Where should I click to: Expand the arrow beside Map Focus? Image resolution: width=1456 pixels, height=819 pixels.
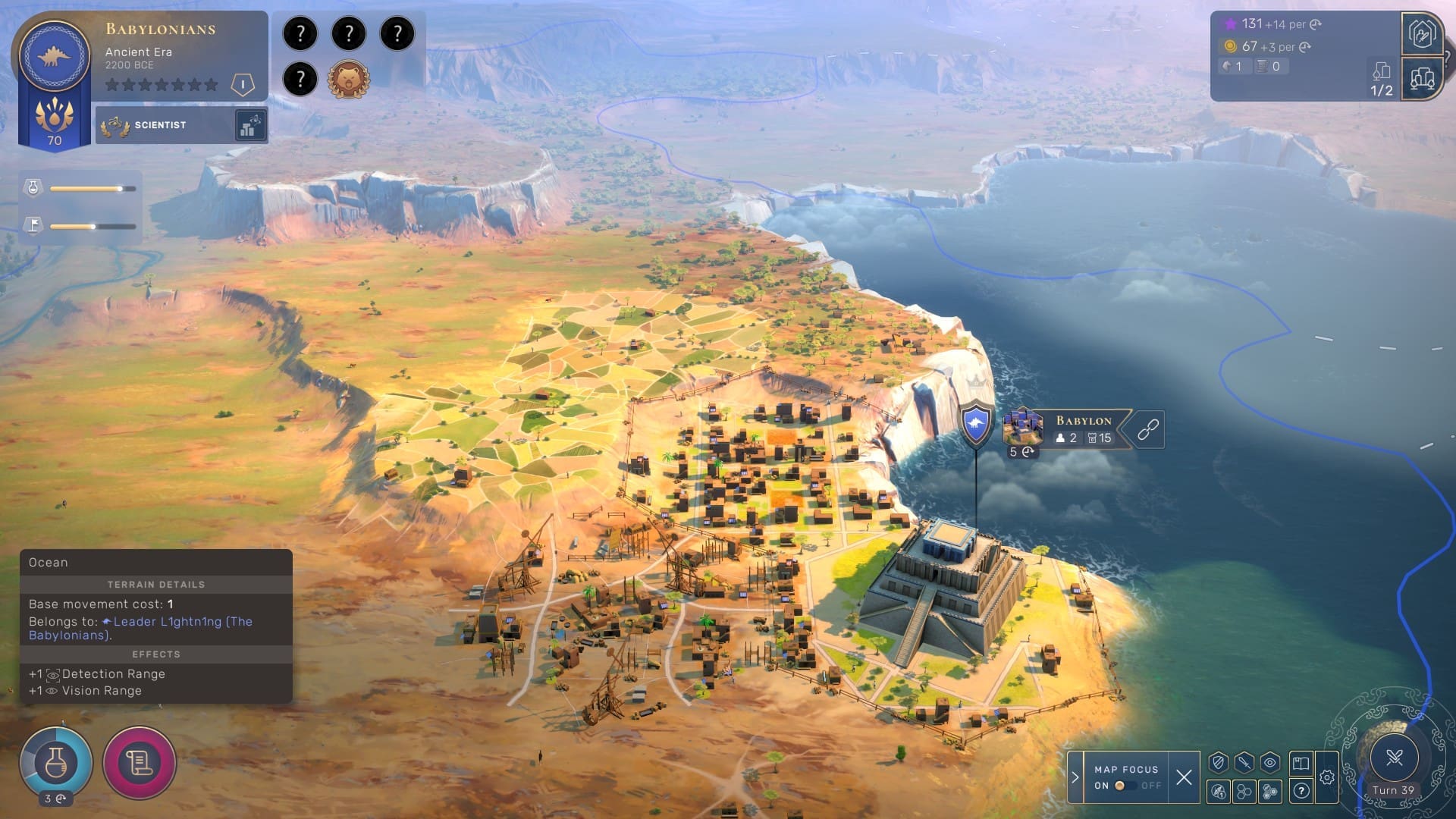(x=1075, y=777)
